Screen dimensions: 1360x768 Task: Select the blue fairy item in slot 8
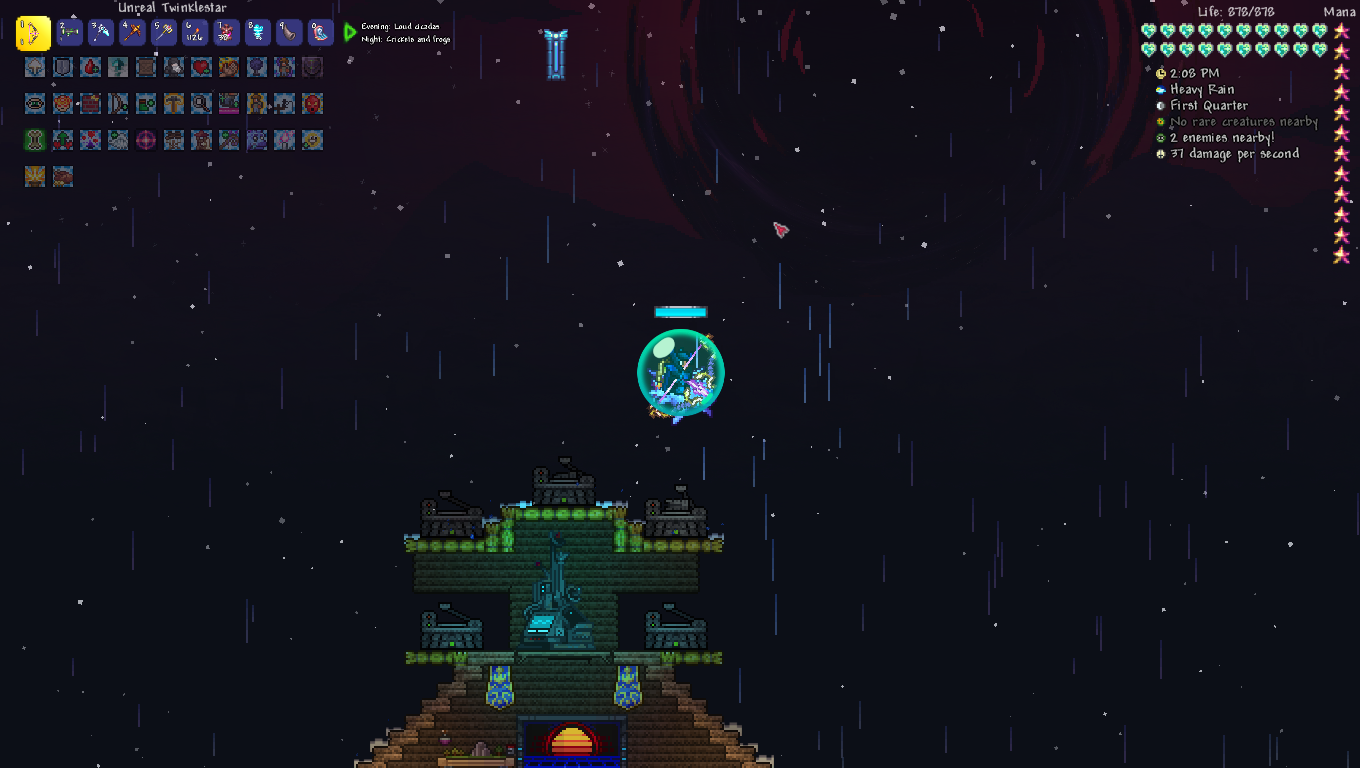(257, 33)
